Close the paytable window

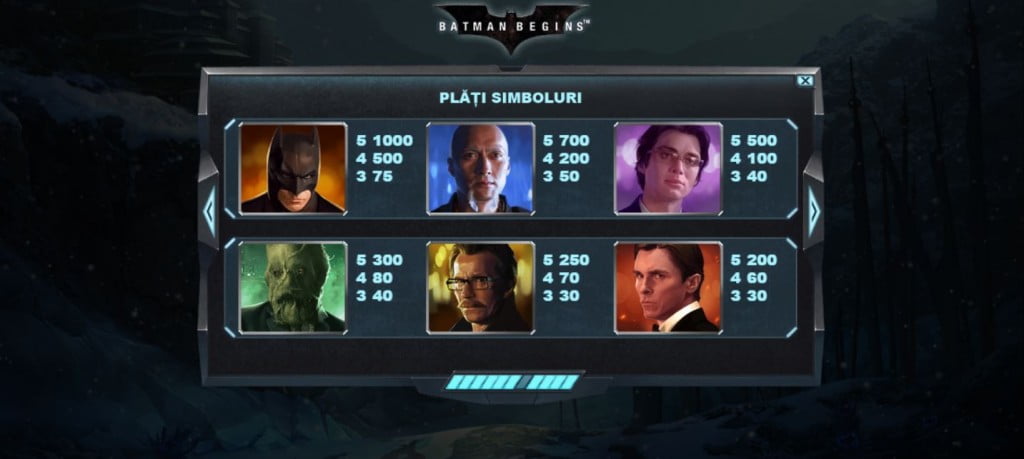pyautogui.click(x=805, y=81)
